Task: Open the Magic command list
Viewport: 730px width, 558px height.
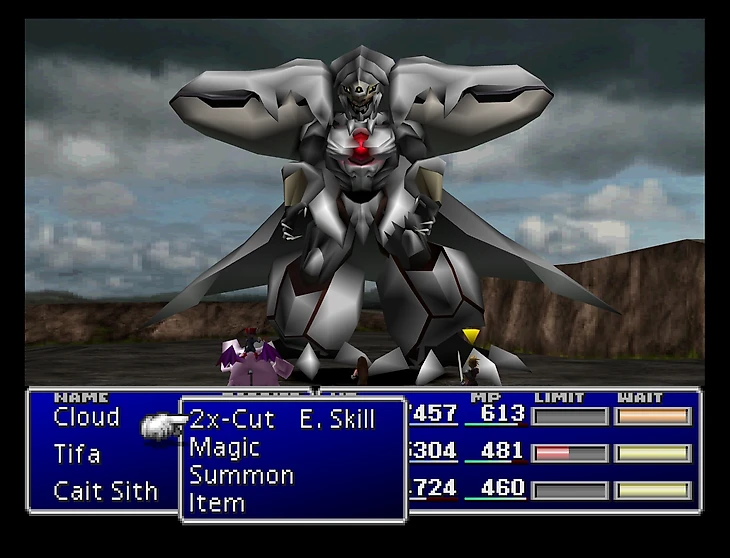Action: click(x=225, y=447)
